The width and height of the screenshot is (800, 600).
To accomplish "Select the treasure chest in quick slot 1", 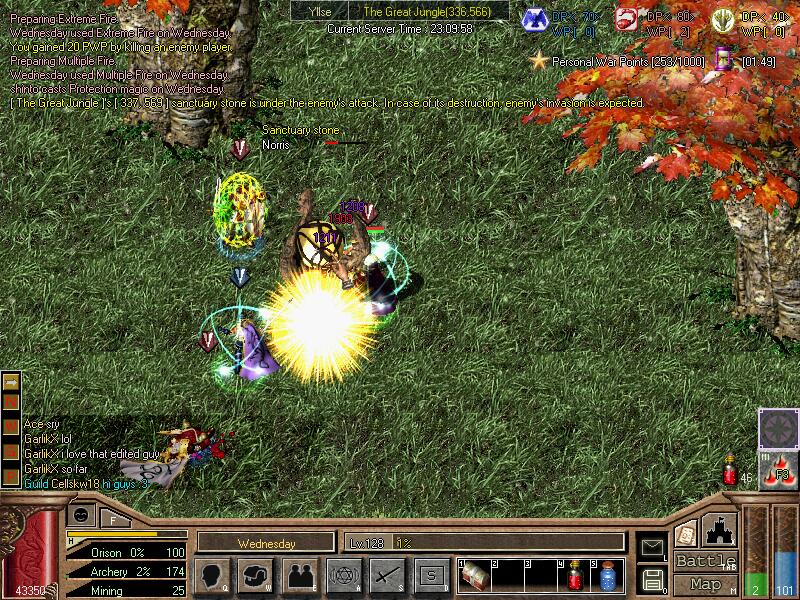I will coord(476,576).
